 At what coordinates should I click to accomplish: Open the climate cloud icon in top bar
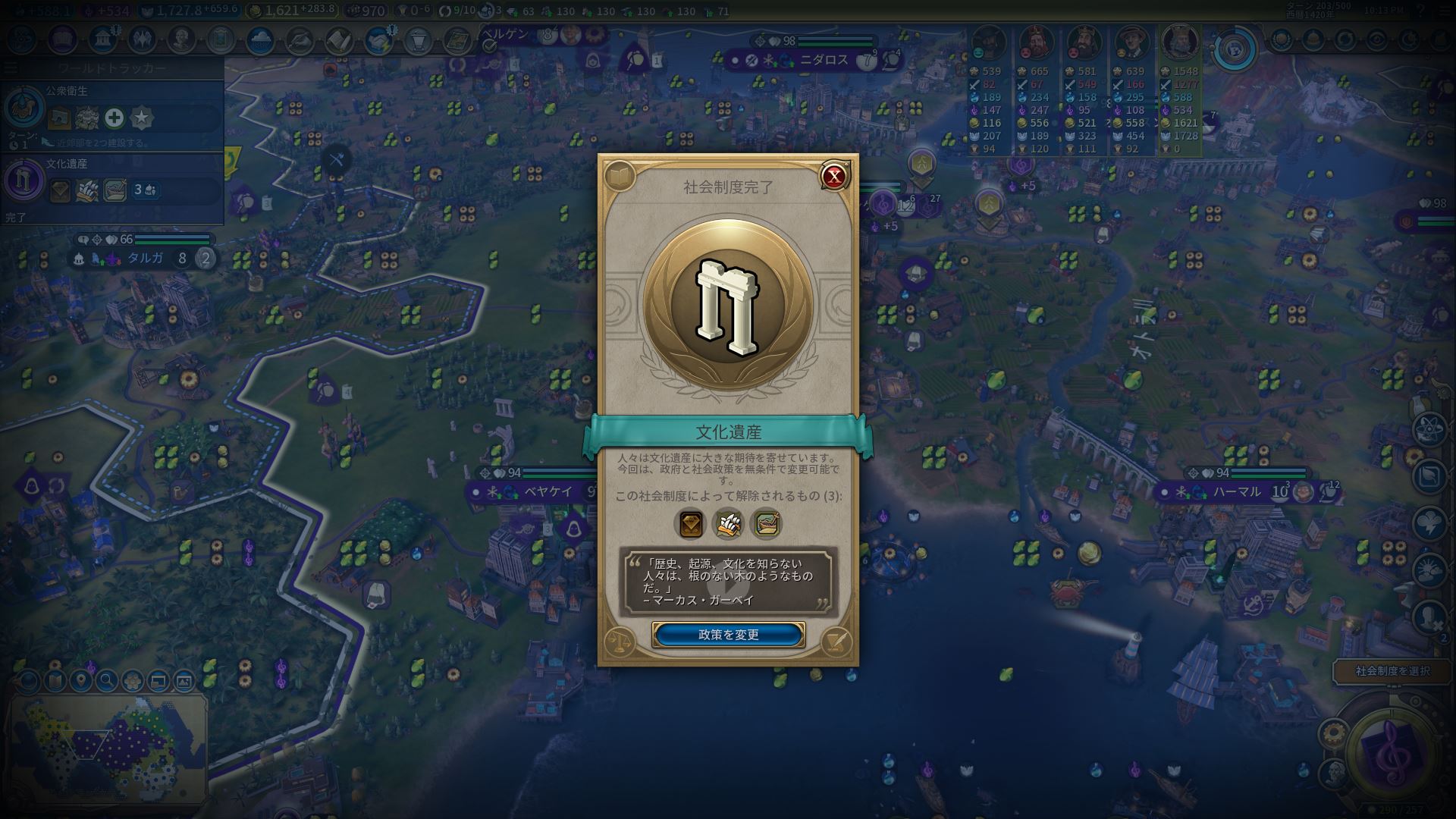260,39
